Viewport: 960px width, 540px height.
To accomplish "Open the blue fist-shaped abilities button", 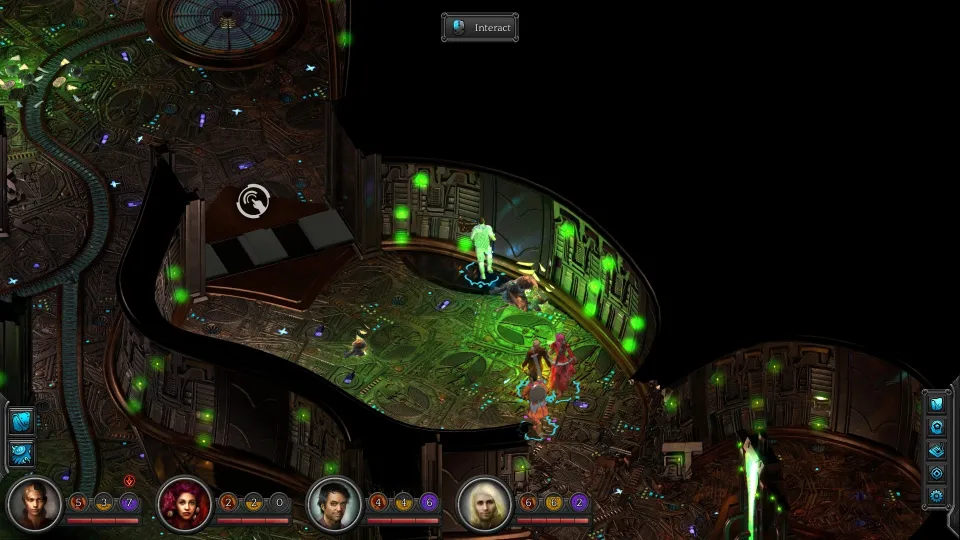I will (21, 421).
